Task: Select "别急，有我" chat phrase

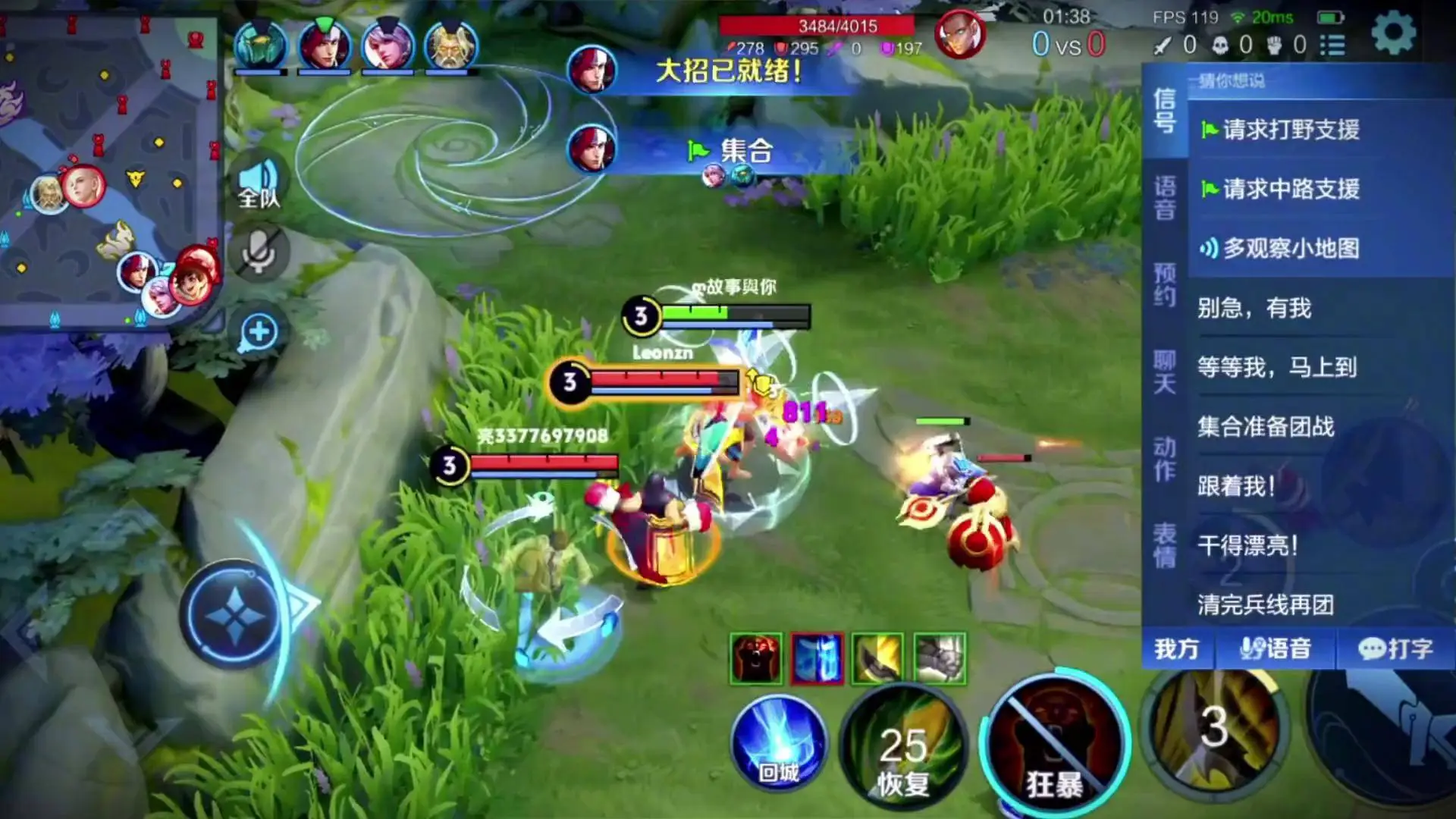Action: click(x=1254, y=308)
